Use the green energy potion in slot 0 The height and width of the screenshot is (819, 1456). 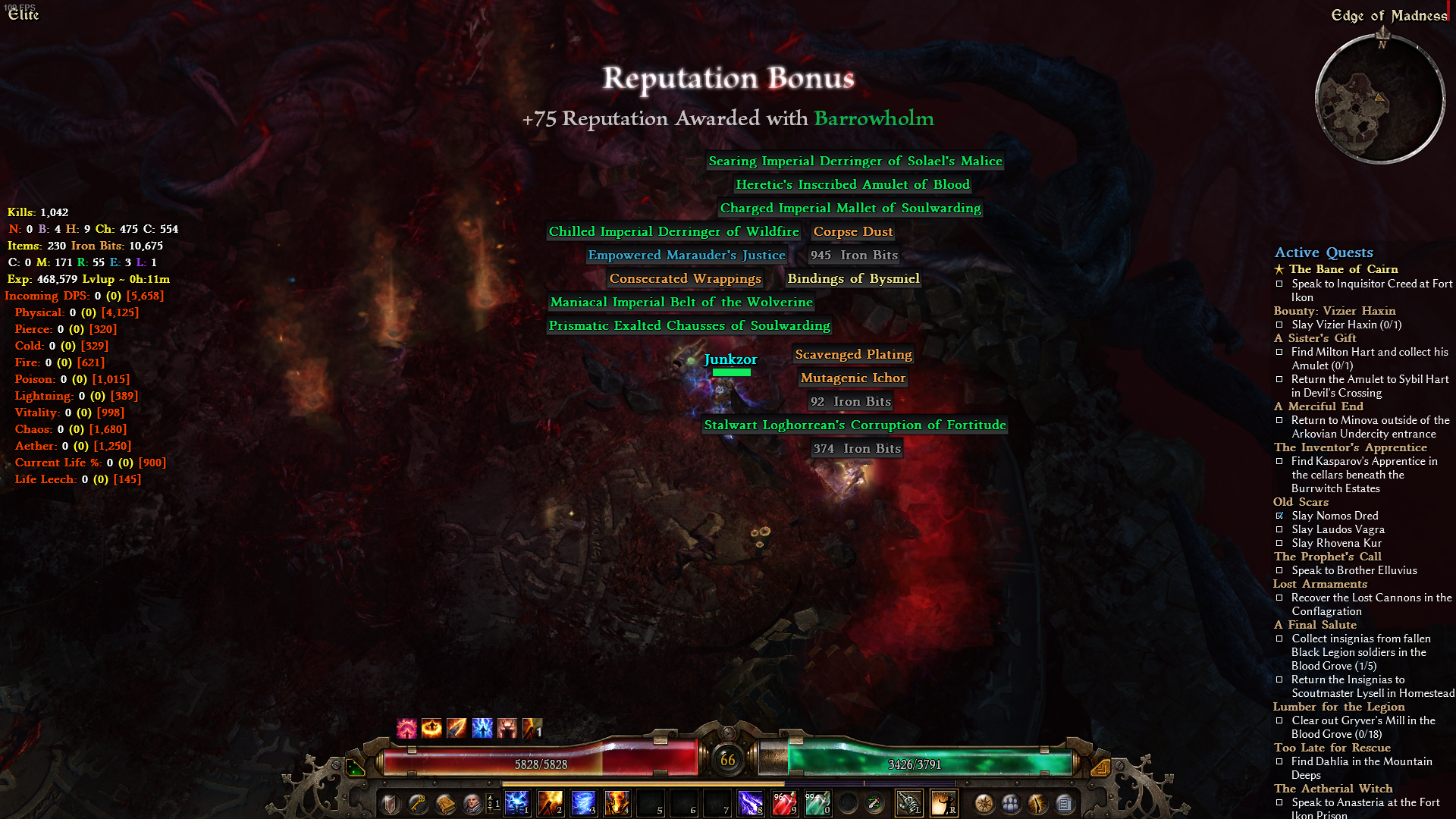817,802
